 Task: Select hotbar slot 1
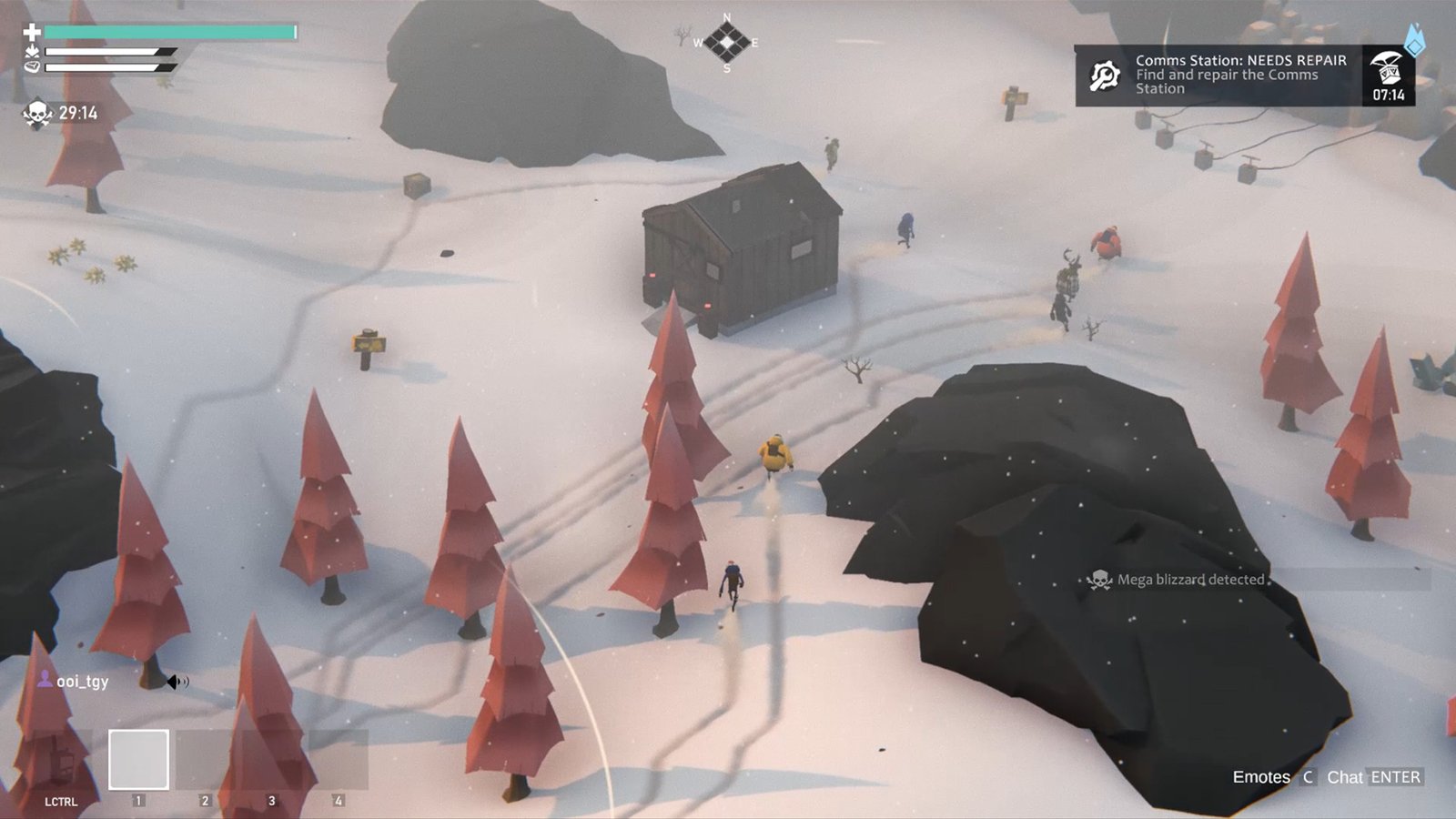(x=138, y=756)
